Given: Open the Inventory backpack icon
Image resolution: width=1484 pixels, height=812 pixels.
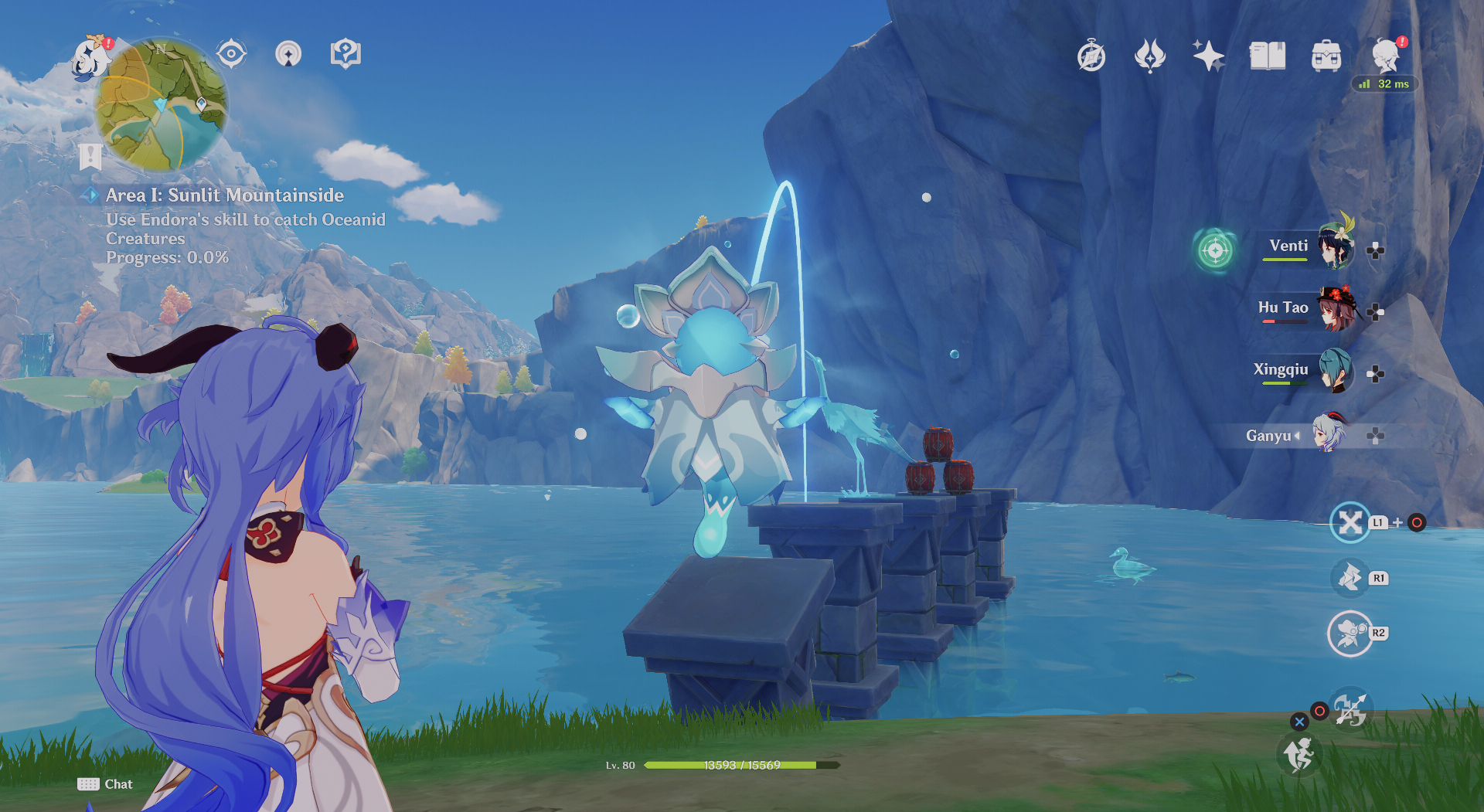Looking at the screenshot, I should pos(1326,56).
